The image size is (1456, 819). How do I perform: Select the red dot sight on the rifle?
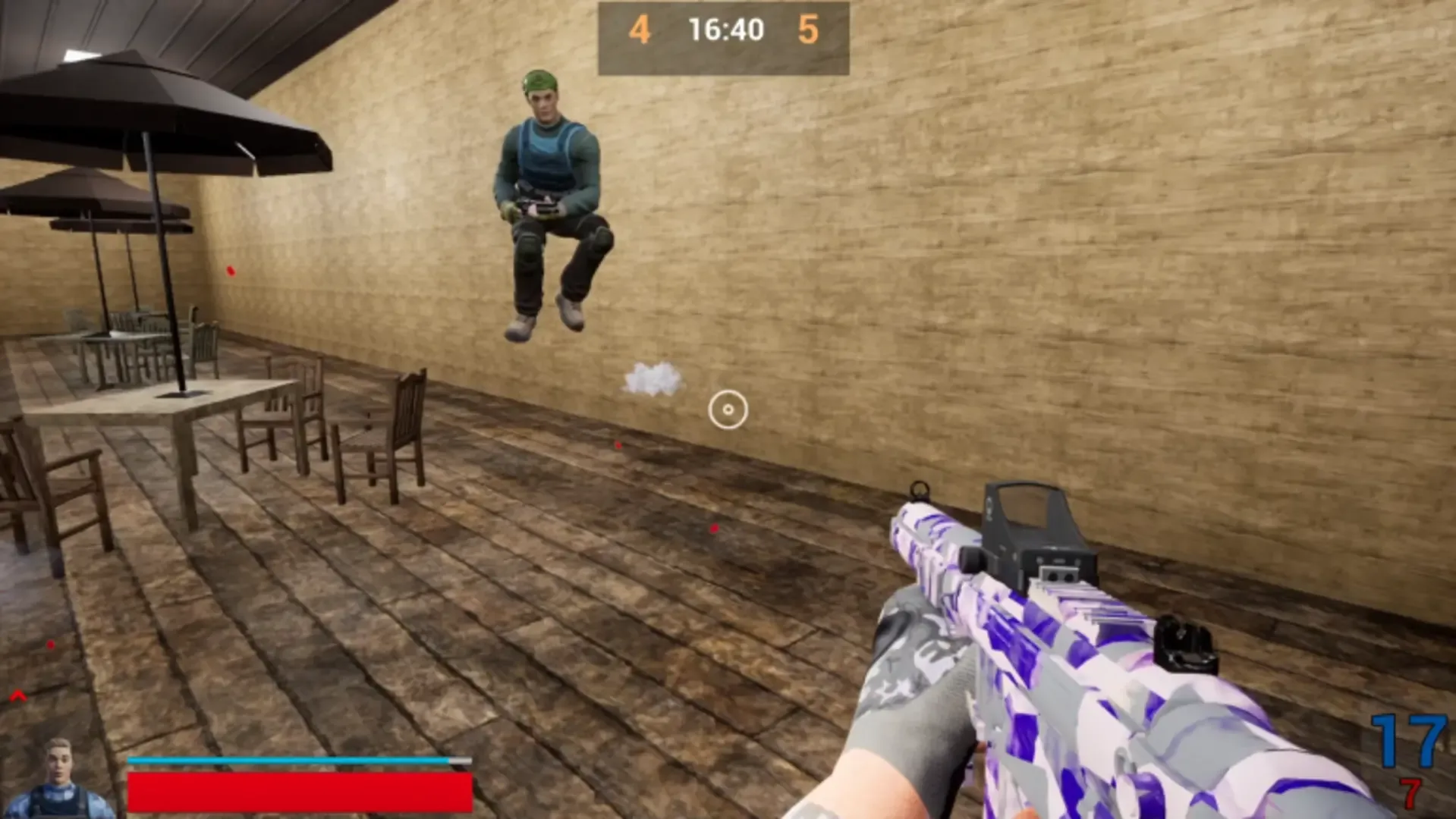(1032, 523)
